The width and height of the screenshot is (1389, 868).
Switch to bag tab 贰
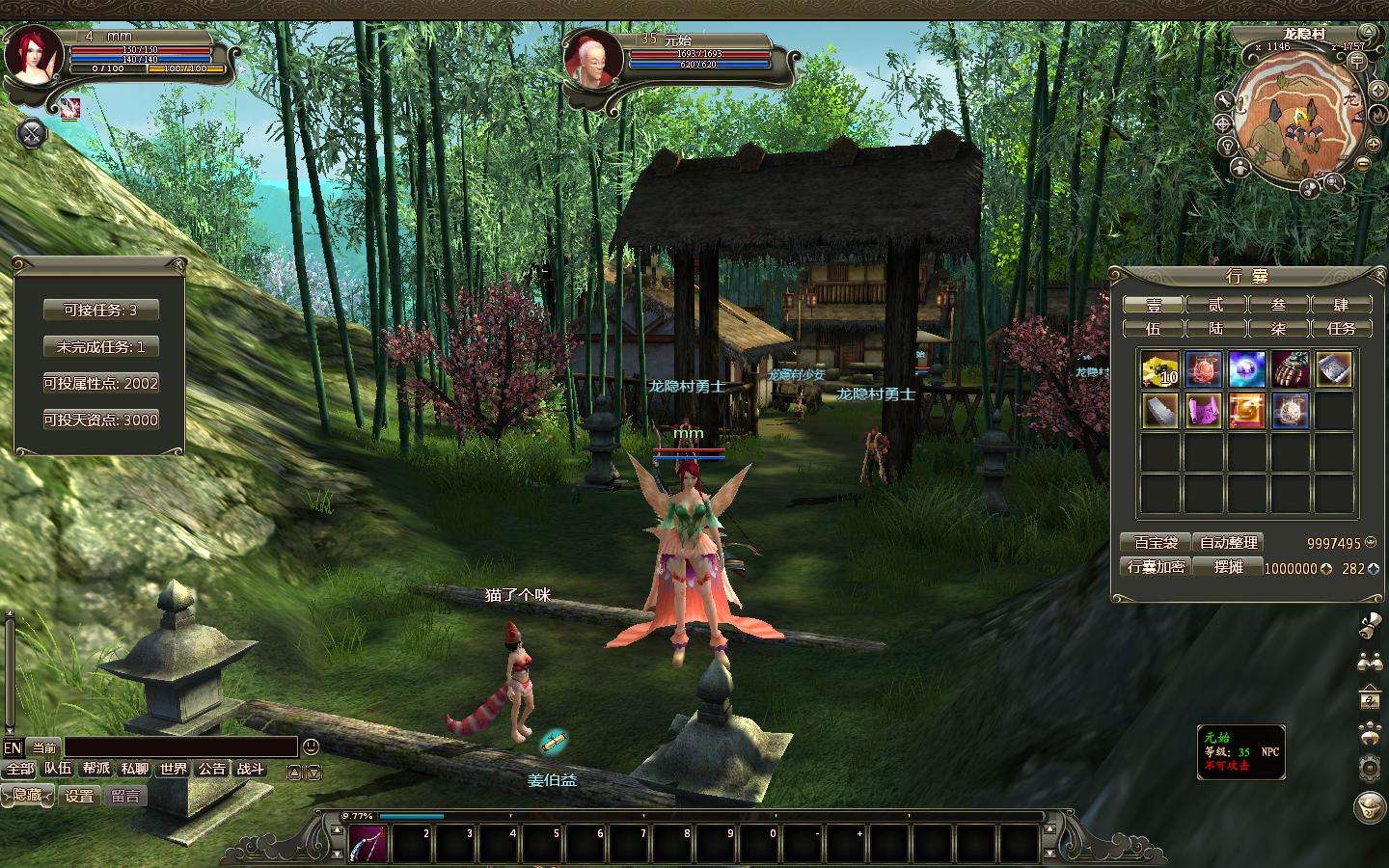(x=1215, y=304)
